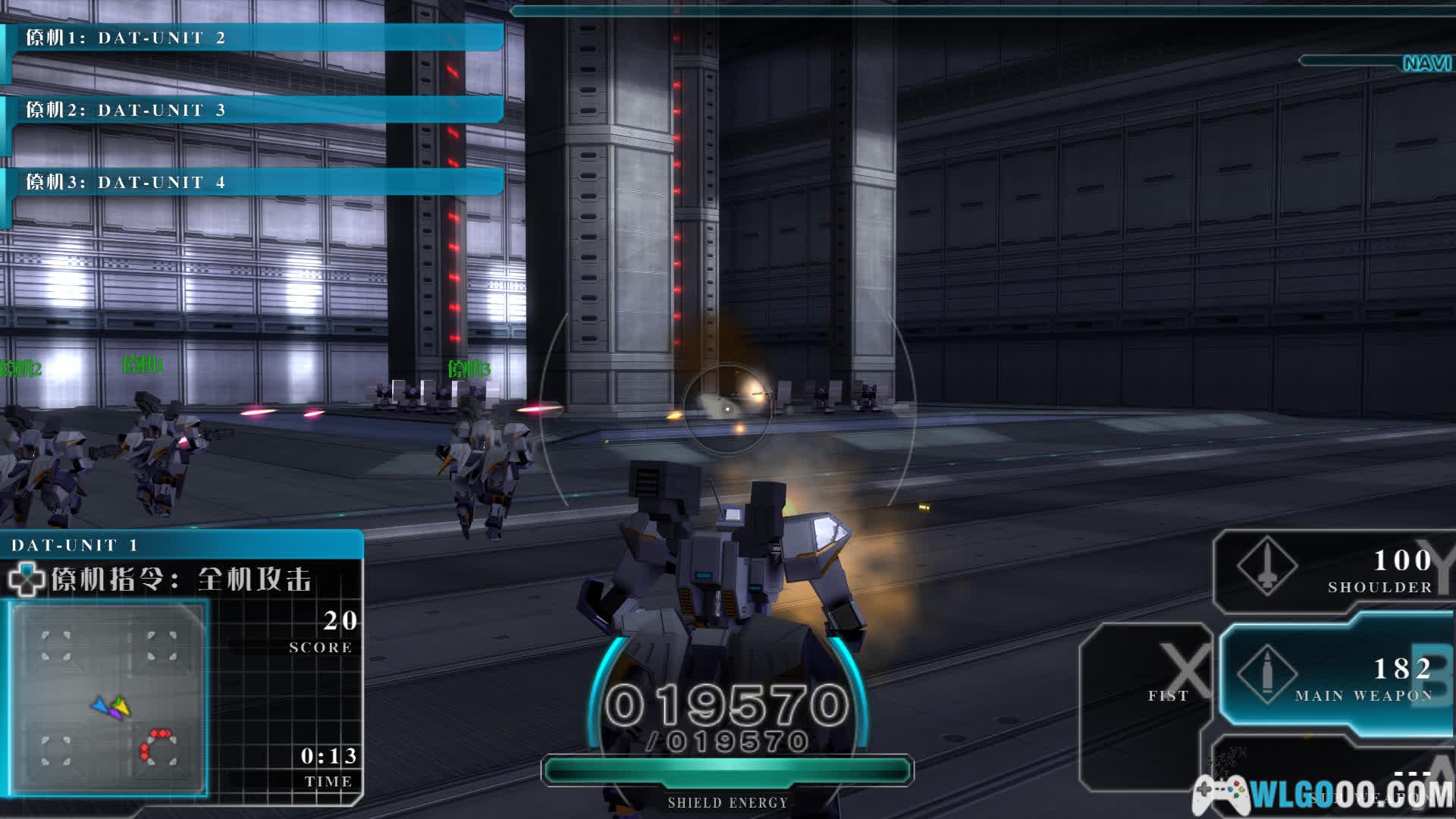Screen dimensions: 1456x819
Task: Select wingman row DAT-UNIT 3
Action: coord(254,110)
